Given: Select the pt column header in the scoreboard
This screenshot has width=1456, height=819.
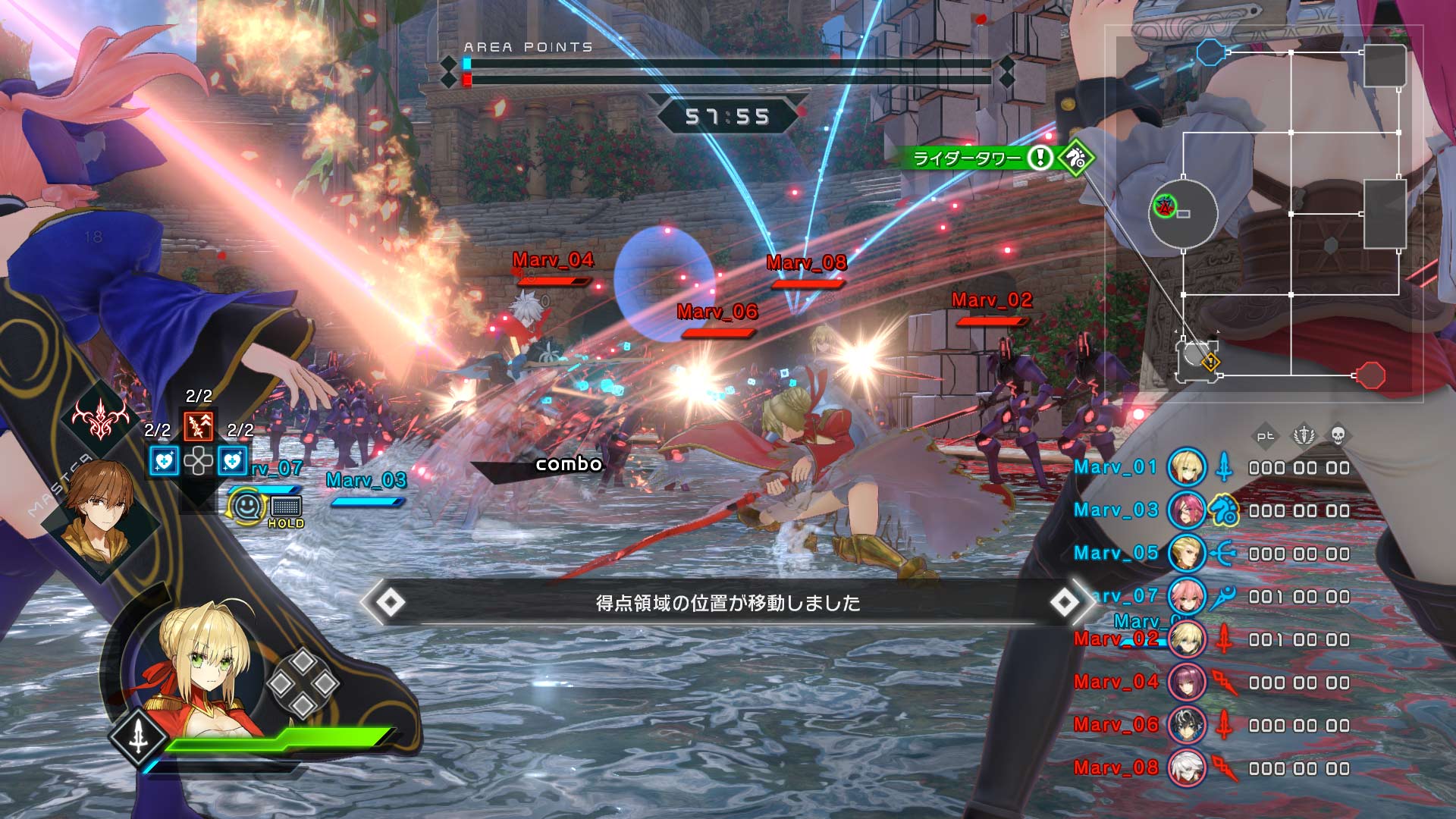Looking at the screenshot, I should click(1266, 436).
